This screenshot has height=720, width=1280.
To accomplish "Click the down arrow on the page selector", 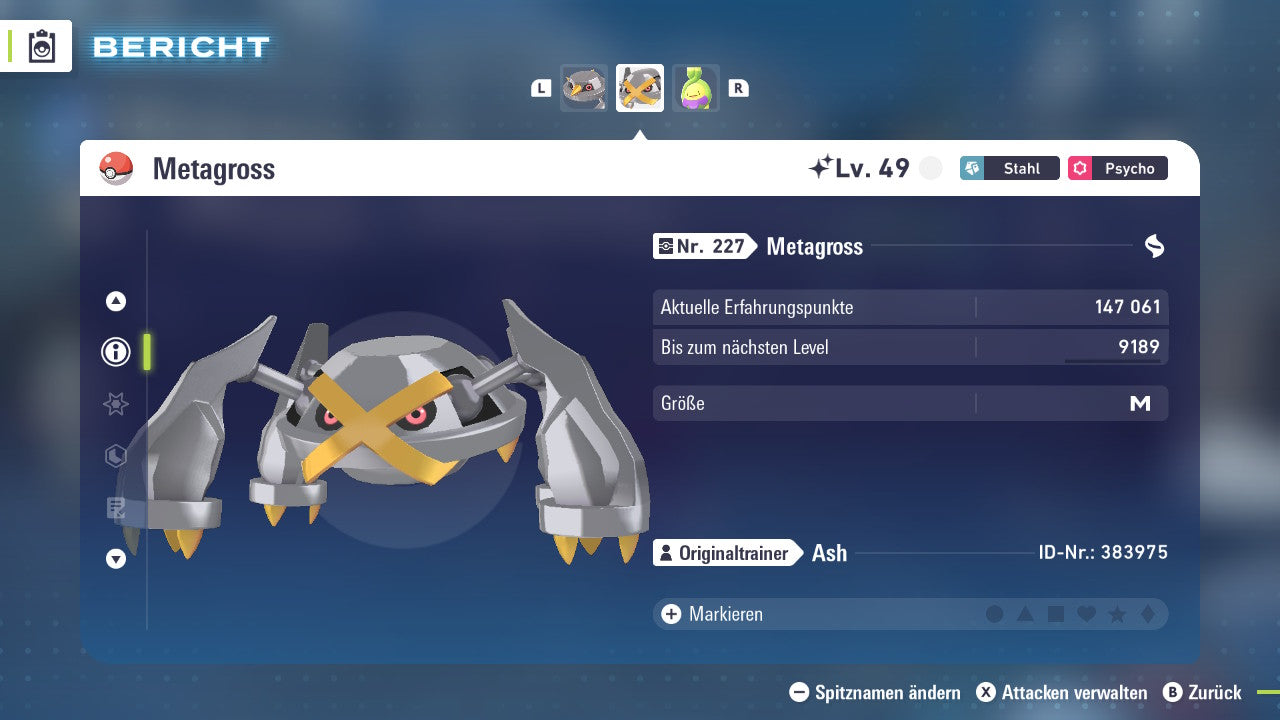I will [116, 559].
